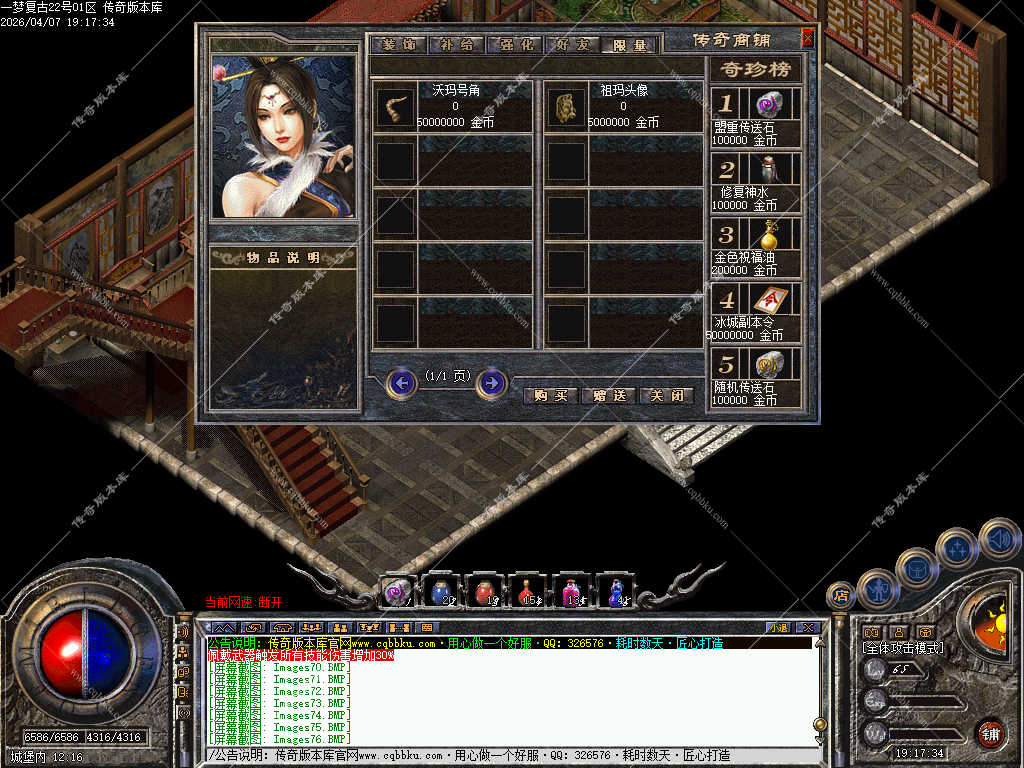This screenshot has height=768, width=1024.
Task: Click the 购买 buy button
Action: coord(550,395)
